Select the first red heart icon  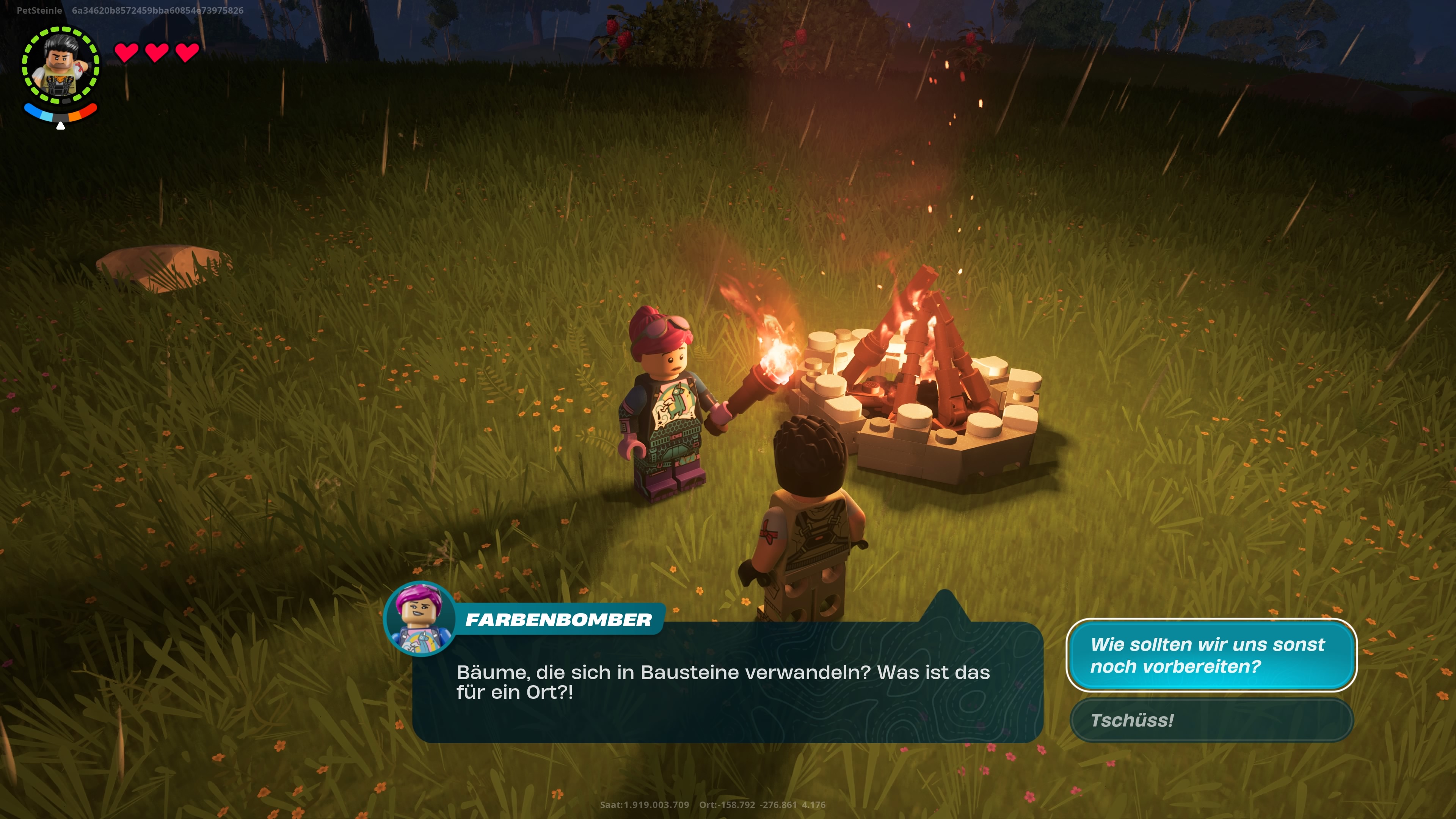(x=127, y=54)
